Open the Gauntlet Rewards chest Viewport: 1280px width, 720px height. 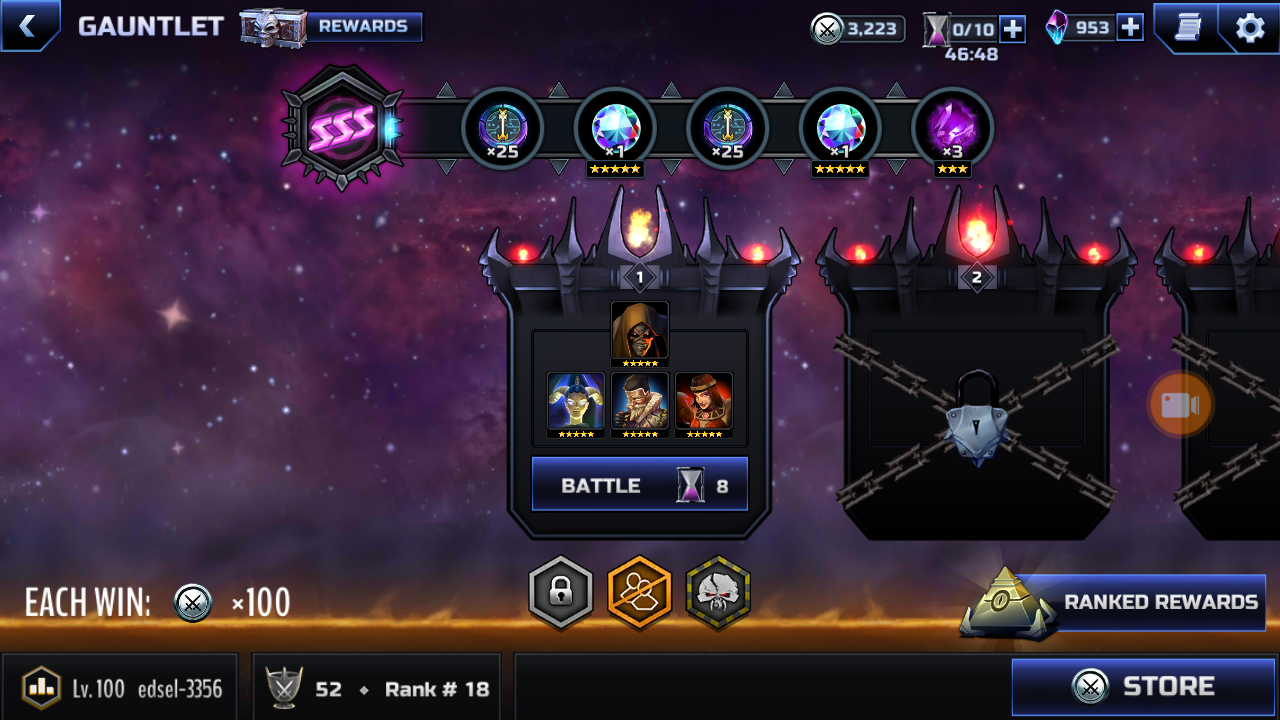[331, 27]
